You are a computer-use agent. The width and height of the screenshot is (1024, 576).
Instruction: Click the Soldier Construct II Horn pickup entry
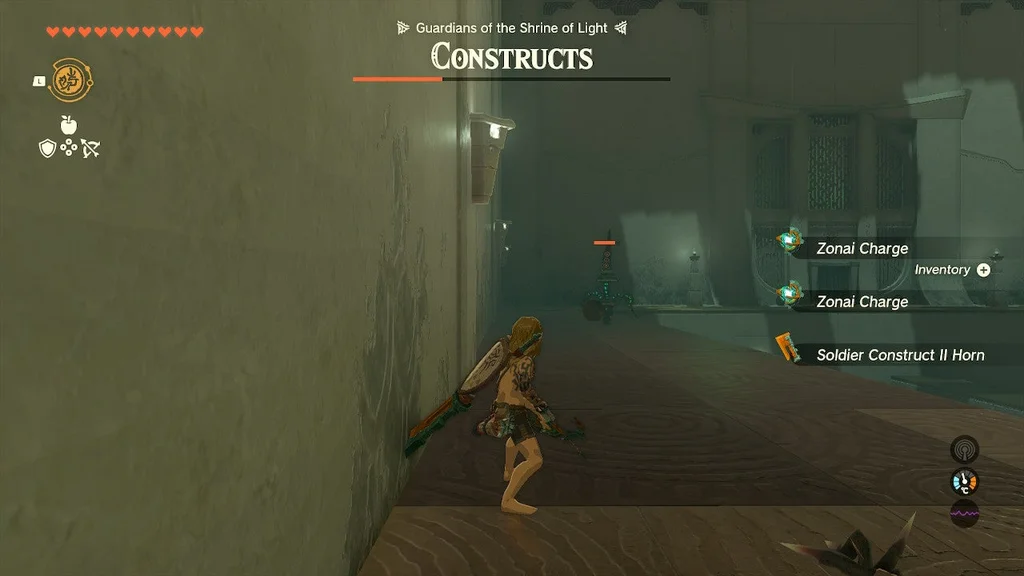[x=898, y=355]
